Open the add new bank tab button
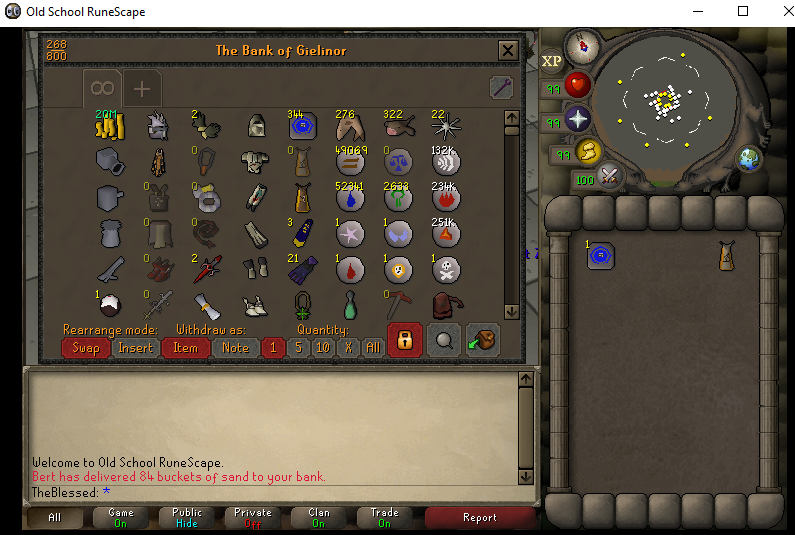Image resolution: width=795 pixels, height=535 pixels. click(142, 89)
